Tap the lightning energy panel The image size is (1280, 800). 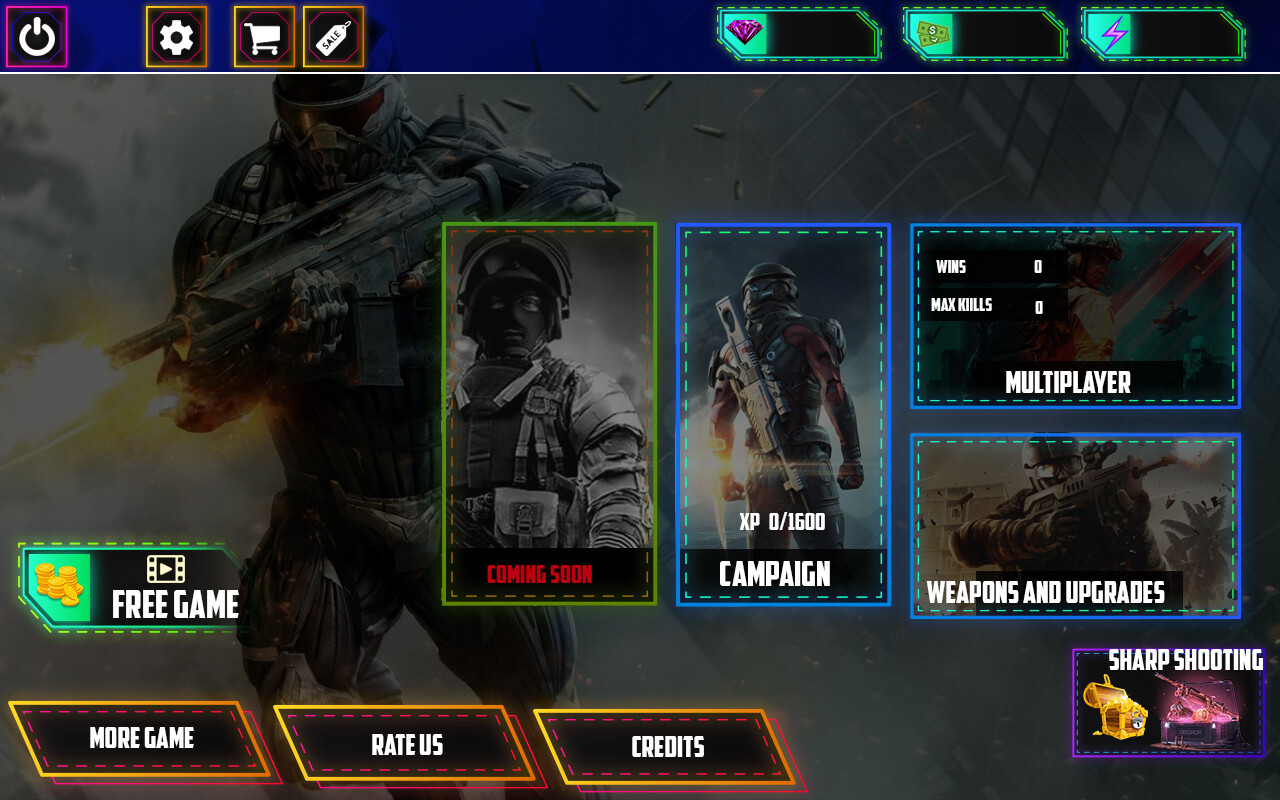(x=1162, y=34)
